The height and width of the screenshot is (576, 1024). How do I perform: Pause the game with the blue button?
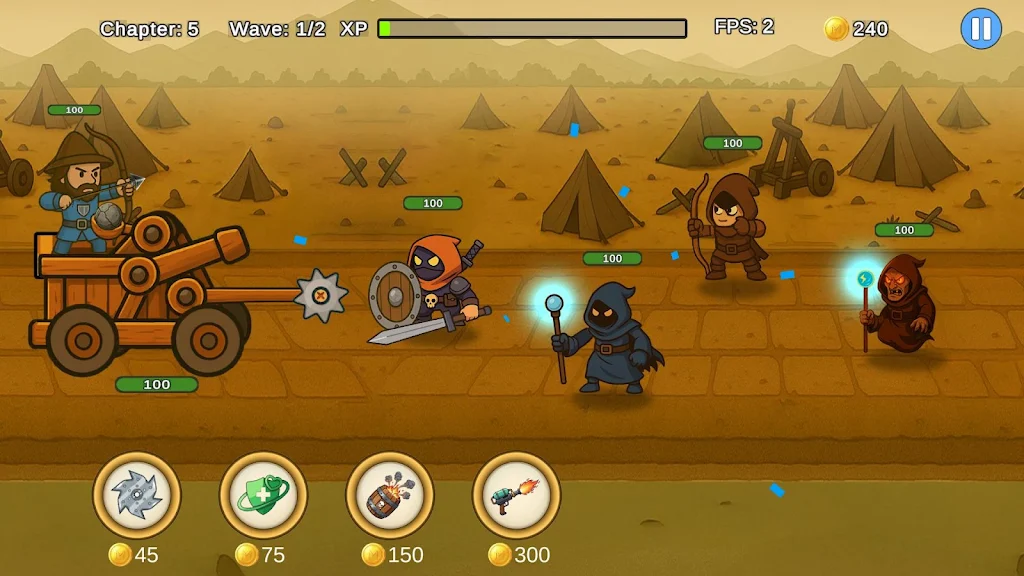pyautogui.click(x=980, y=28)
